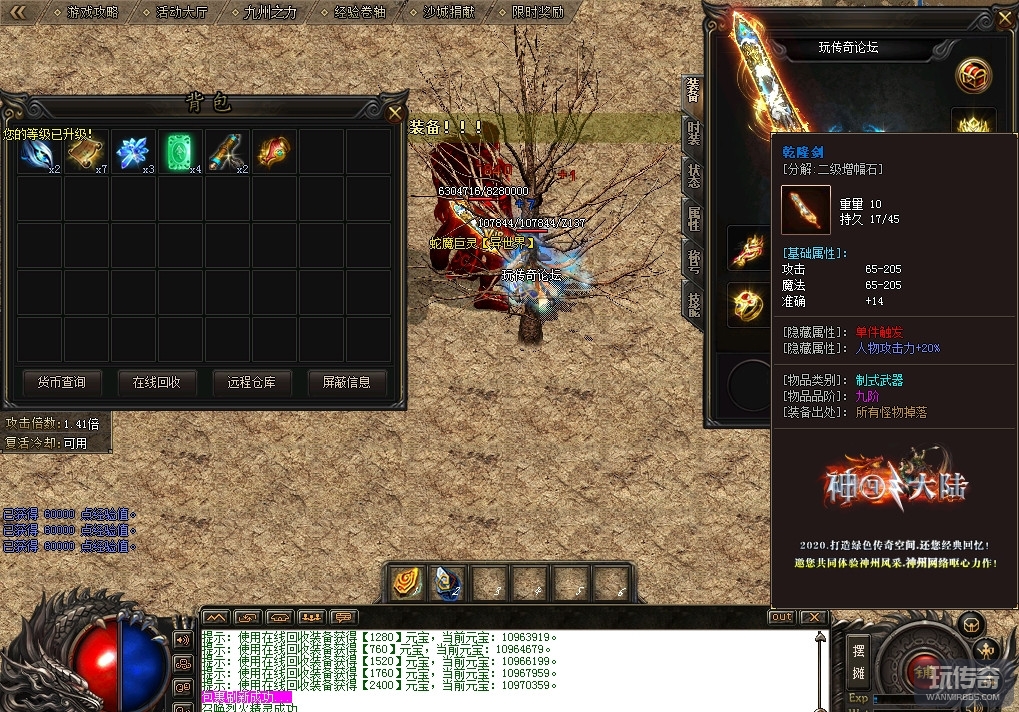
Task: Open the 远程仓库 remote warehouse
Action: click(x=251, y=382)
